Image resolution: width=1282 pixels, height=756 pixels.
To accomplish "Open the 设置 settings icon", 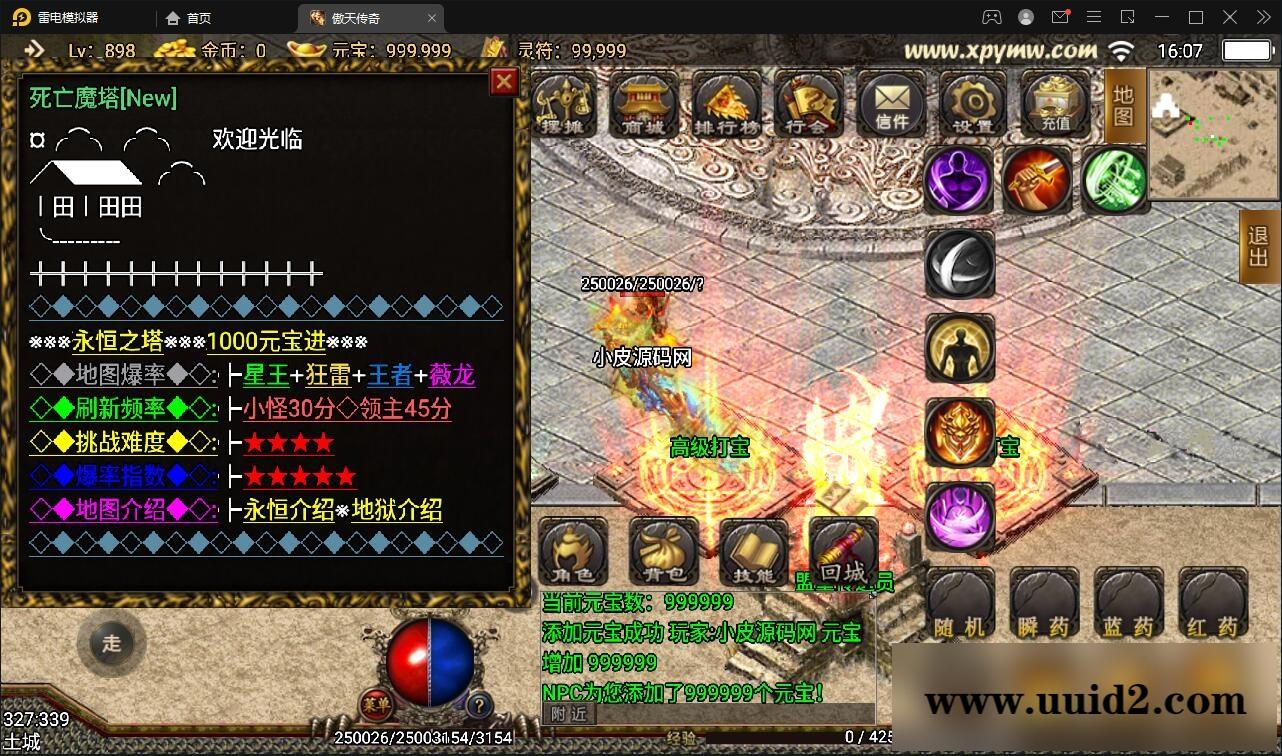I will 971,103.
